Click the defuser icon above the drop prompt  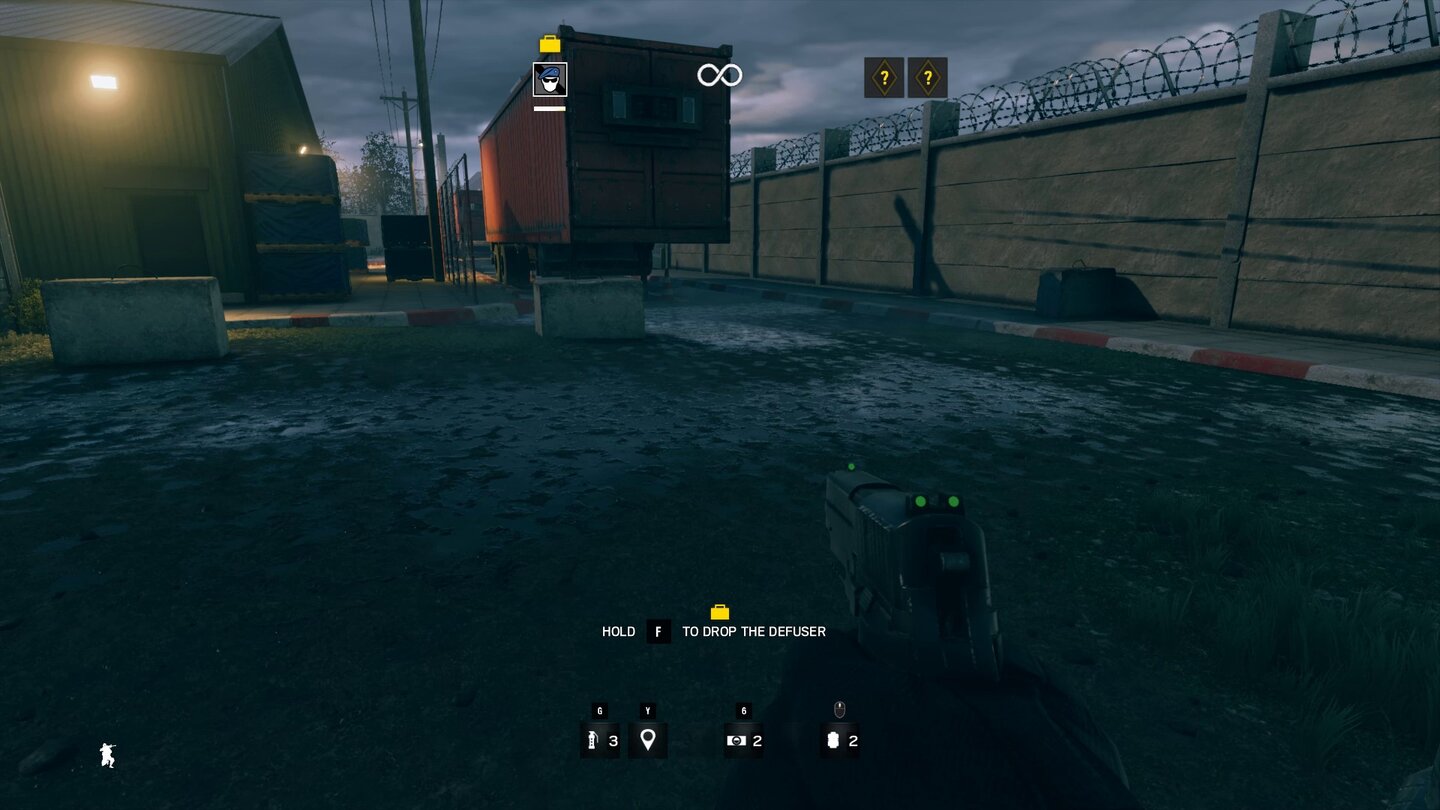pyautogui.click(x=721, y=613)
